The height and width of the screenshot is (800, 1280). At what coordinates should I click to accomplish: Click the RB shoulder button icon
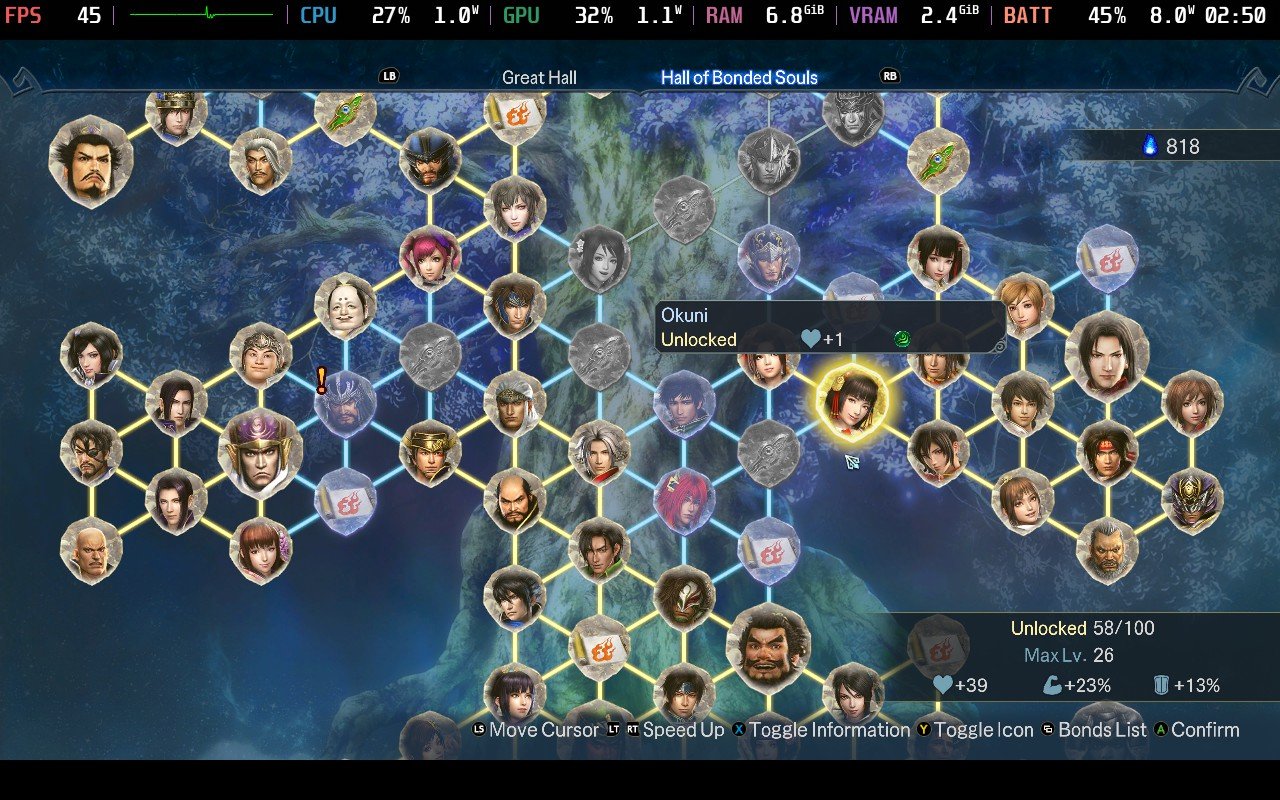(x=889, y=75)
